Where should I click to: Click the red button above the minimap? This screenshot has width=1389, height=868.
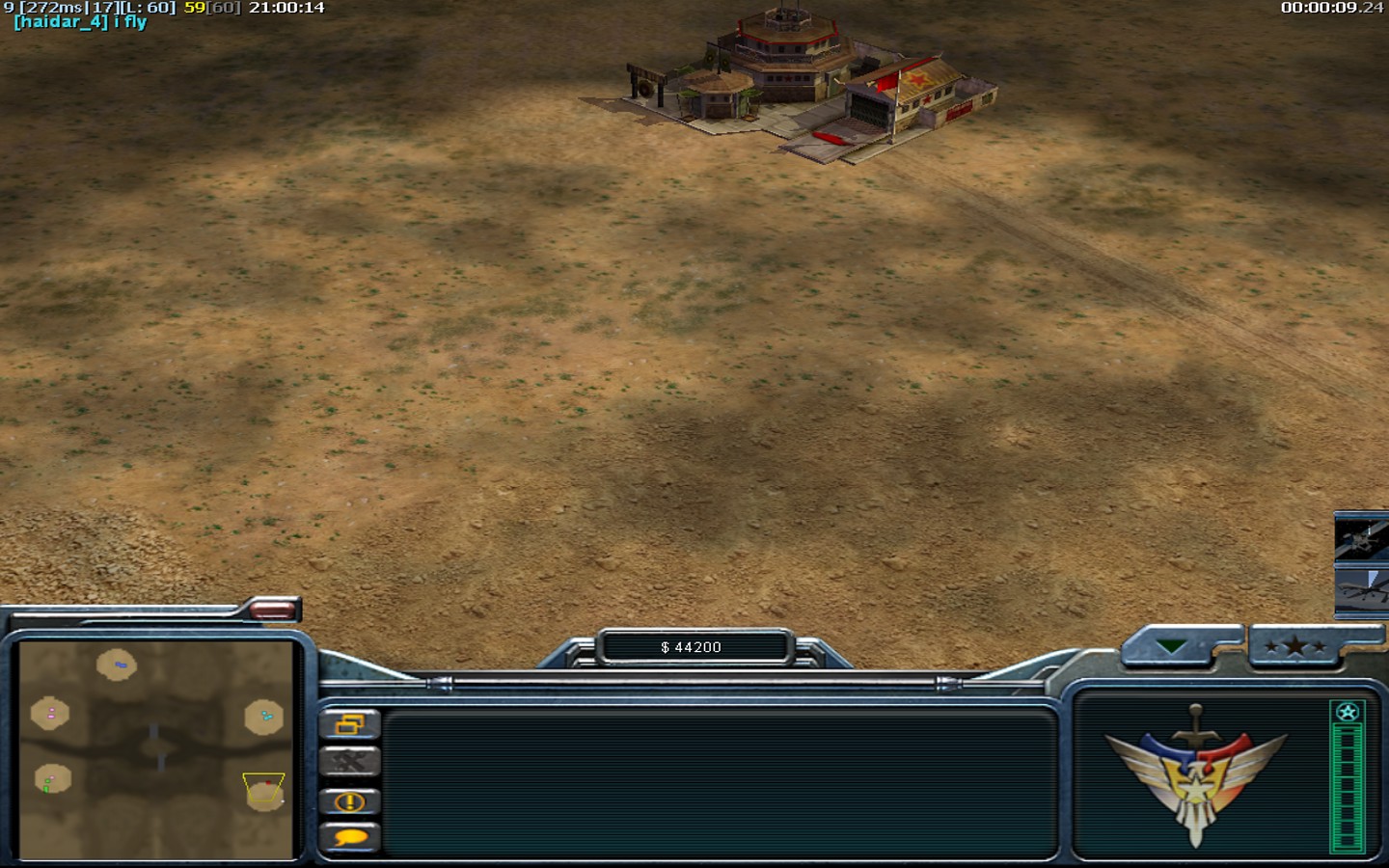click(273, 610)
